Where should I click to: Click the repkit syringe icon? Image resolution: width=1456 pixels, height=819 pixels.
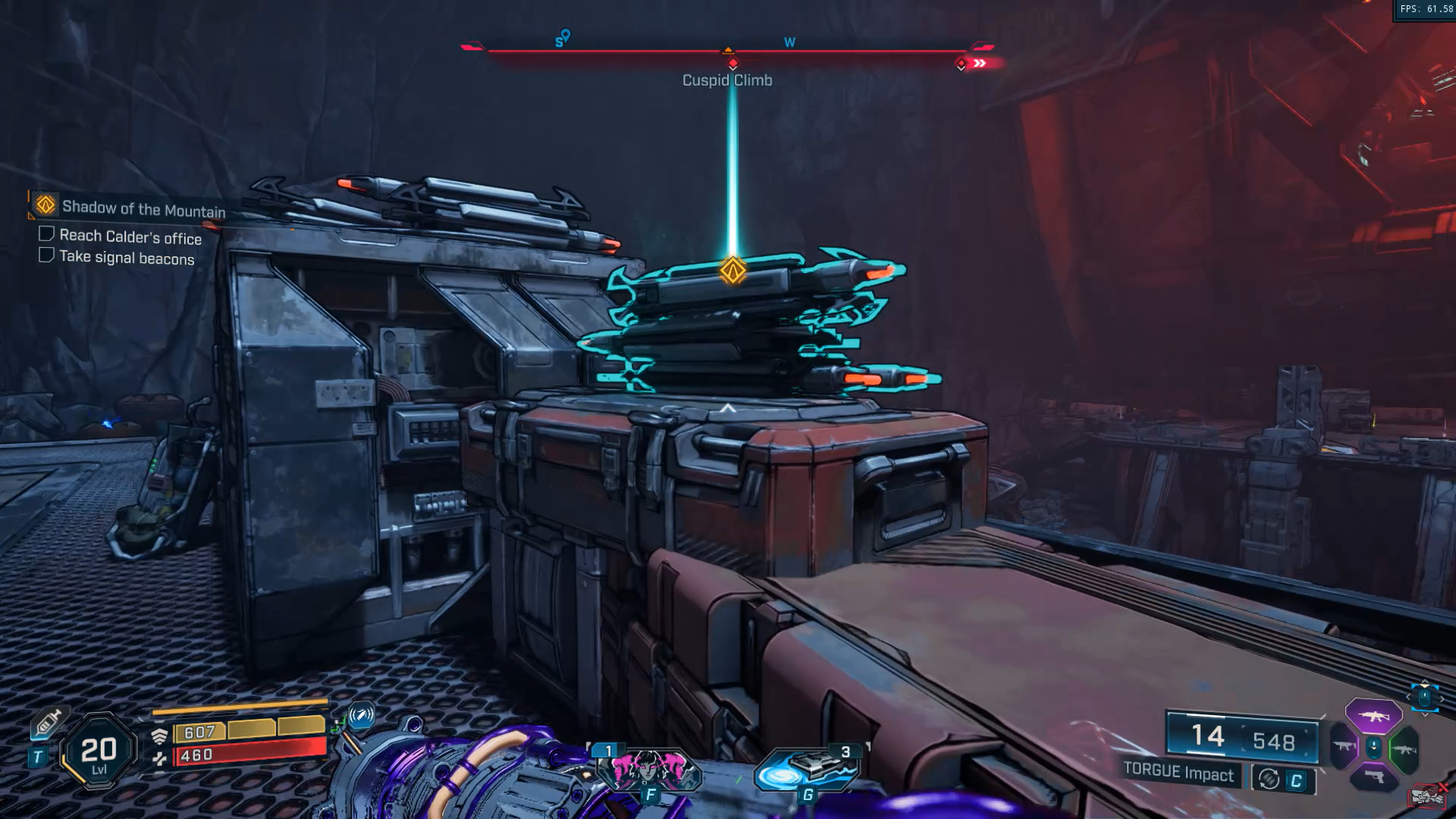coord(47,723)
